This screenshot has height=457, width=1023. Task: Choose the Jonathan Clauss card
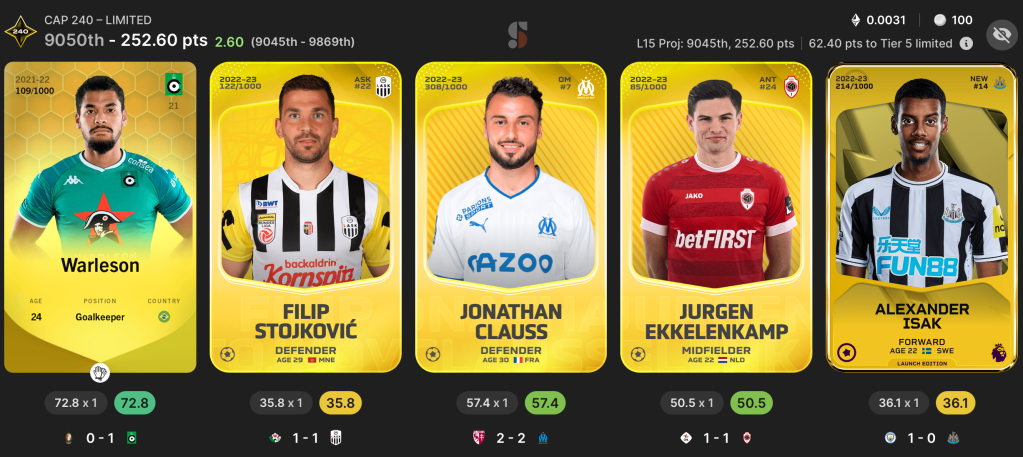pyautogui.click(x=511, y=215)
